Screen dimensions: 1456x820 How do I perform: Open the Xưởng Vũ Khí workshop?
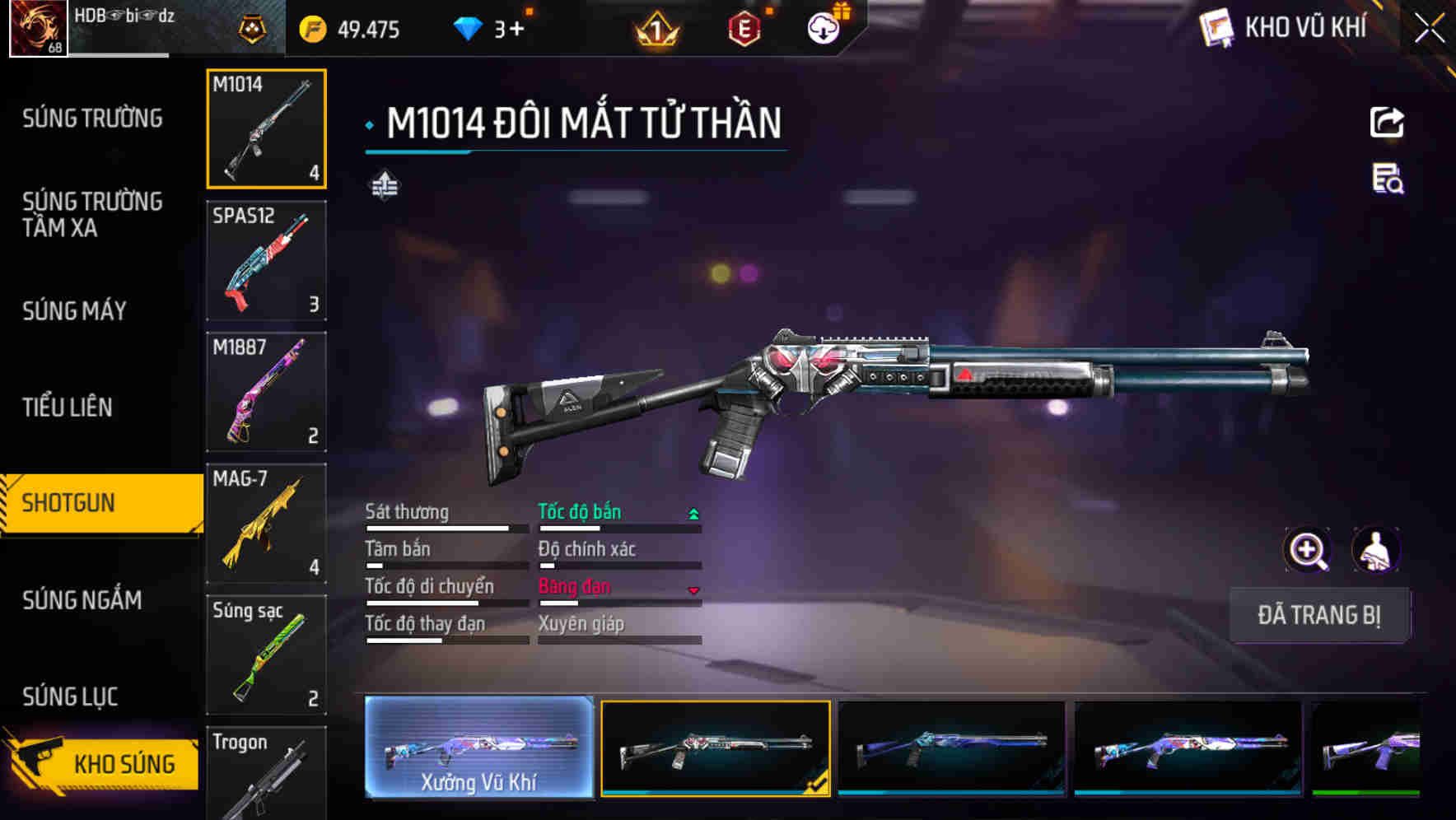pos(478,748)
